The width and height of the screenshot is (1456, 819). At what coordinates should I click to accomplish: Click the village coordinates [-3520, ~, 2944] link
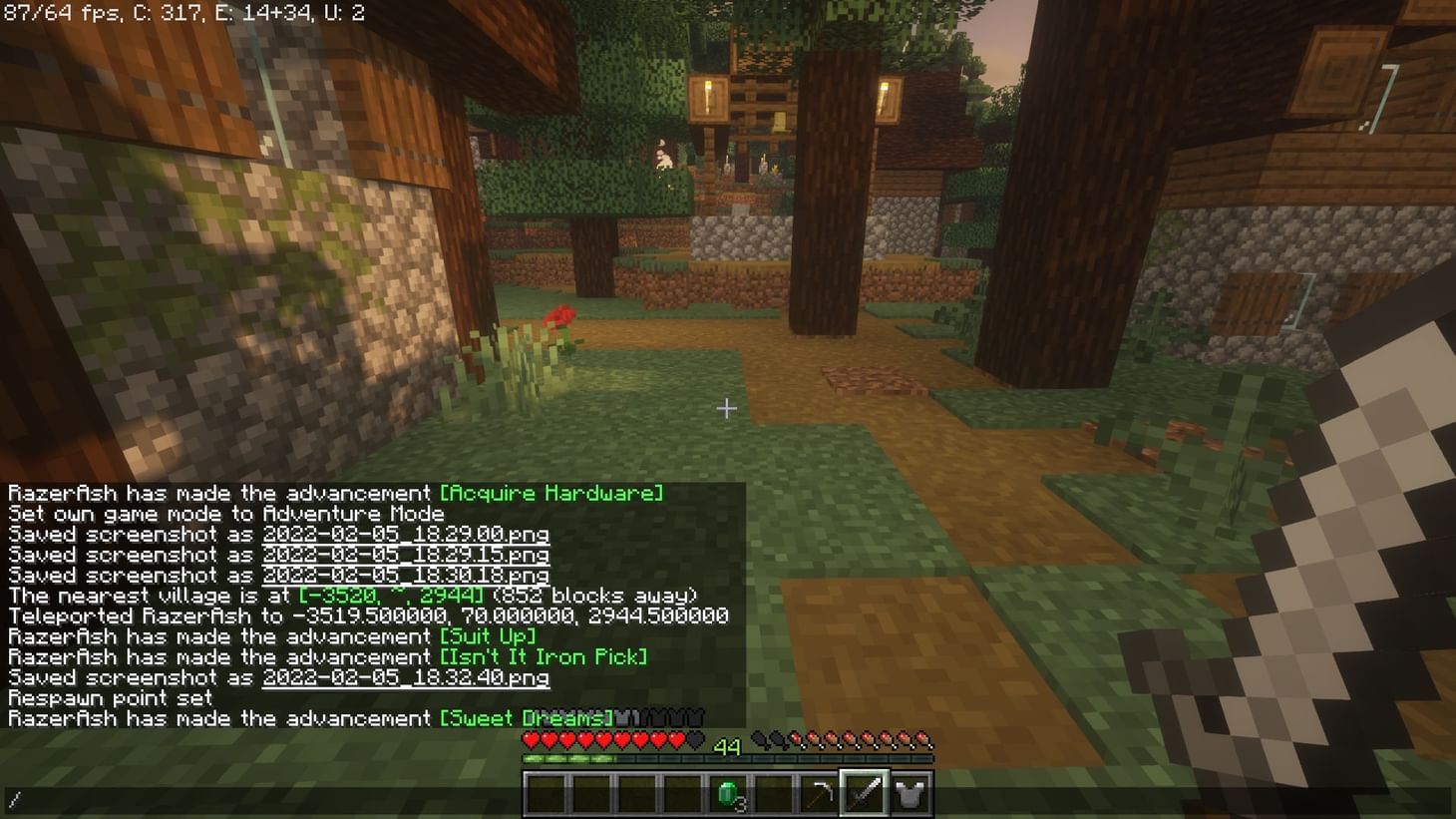coord(391,596)
